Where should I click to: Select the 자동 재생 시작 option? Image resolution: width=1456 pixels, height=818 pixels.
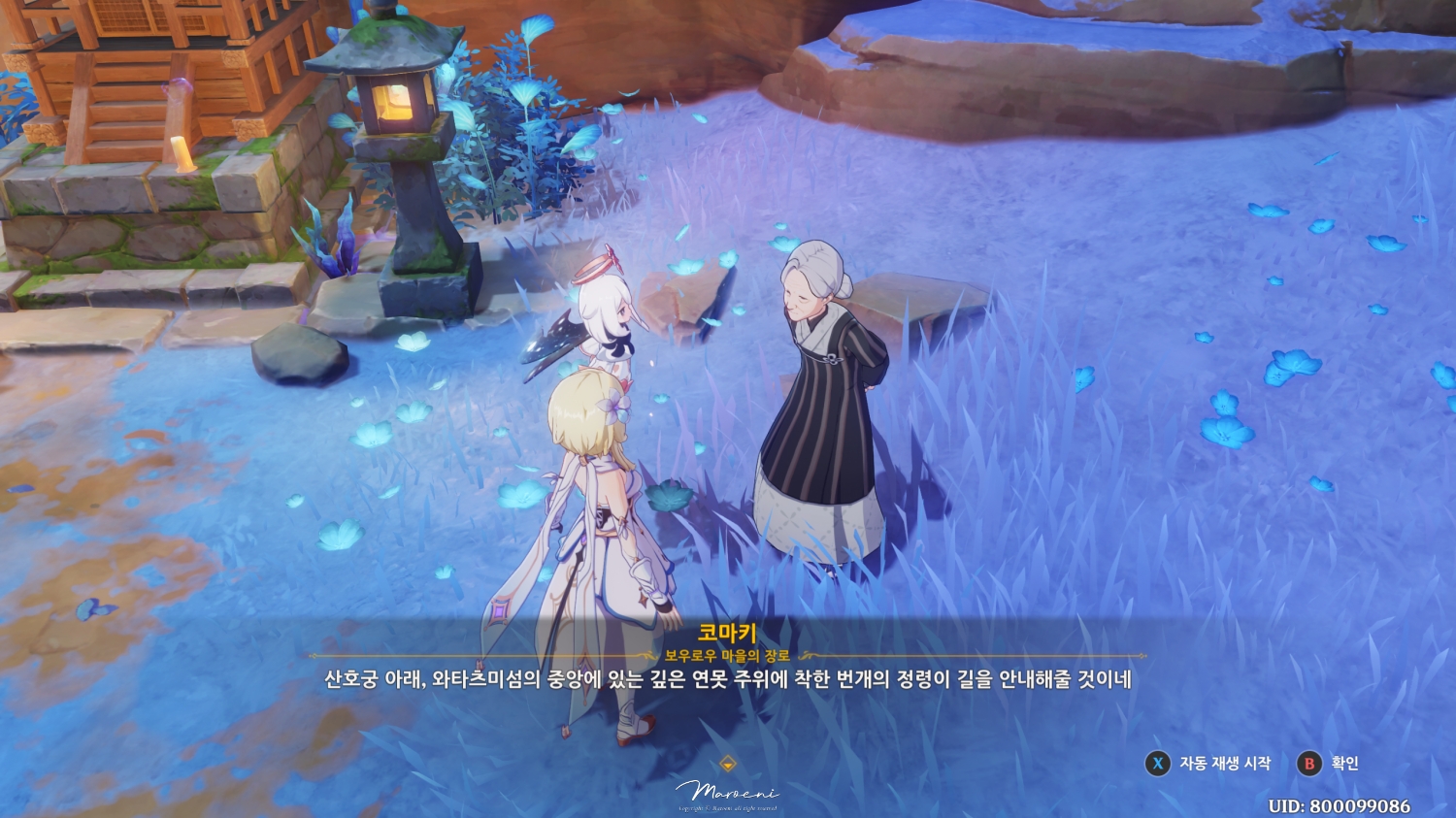[1225, 764]
